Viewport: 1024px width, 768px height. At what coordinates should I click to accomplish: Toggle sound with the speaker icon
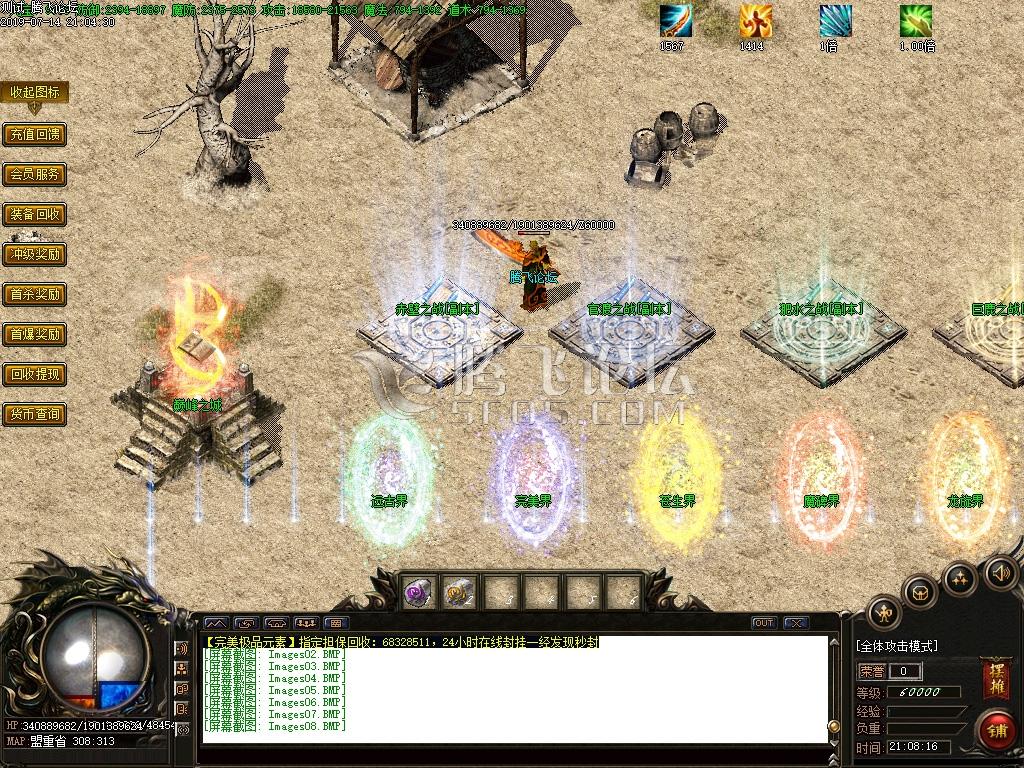[1000, 573]
